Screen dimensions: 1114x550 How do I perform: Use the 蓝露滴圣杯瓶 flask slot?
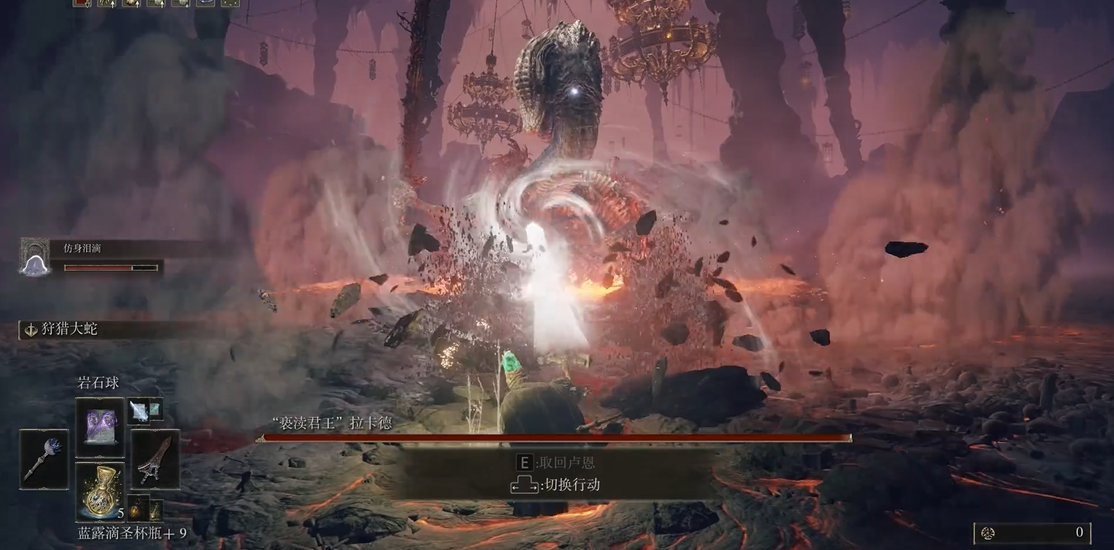[x=99, y=490]
